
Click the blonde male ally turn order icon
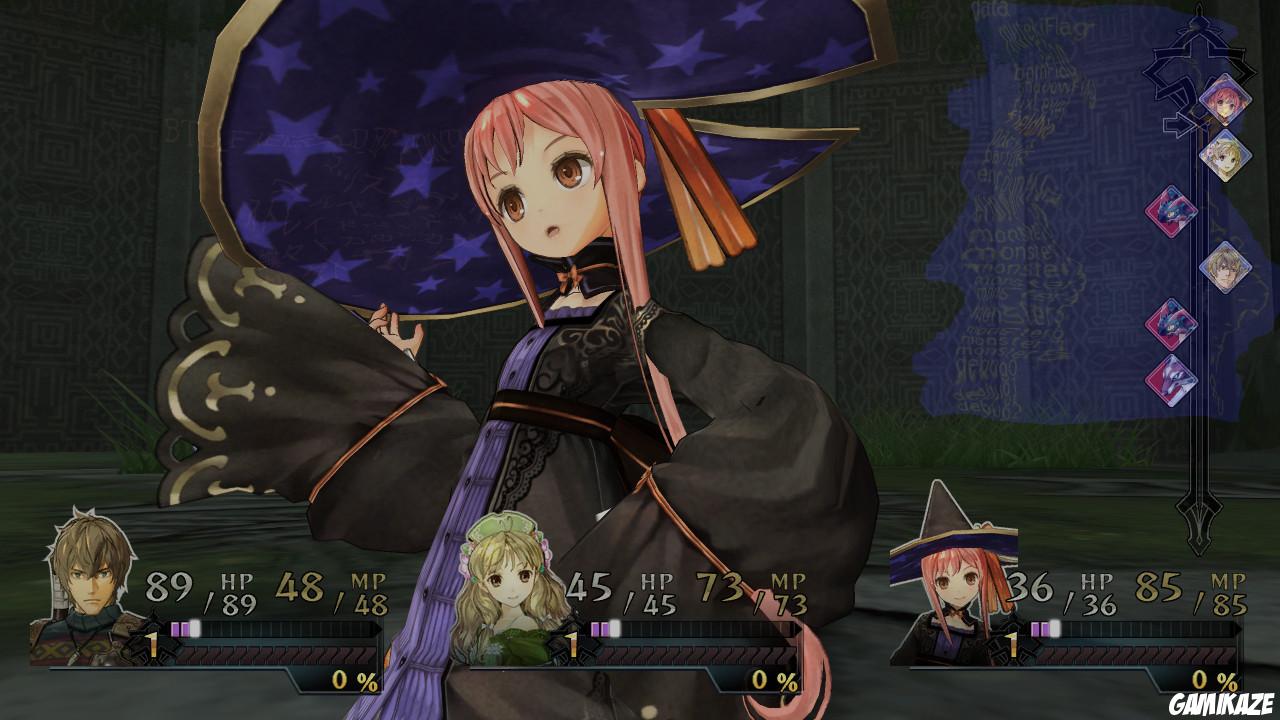coord(1225,270)
